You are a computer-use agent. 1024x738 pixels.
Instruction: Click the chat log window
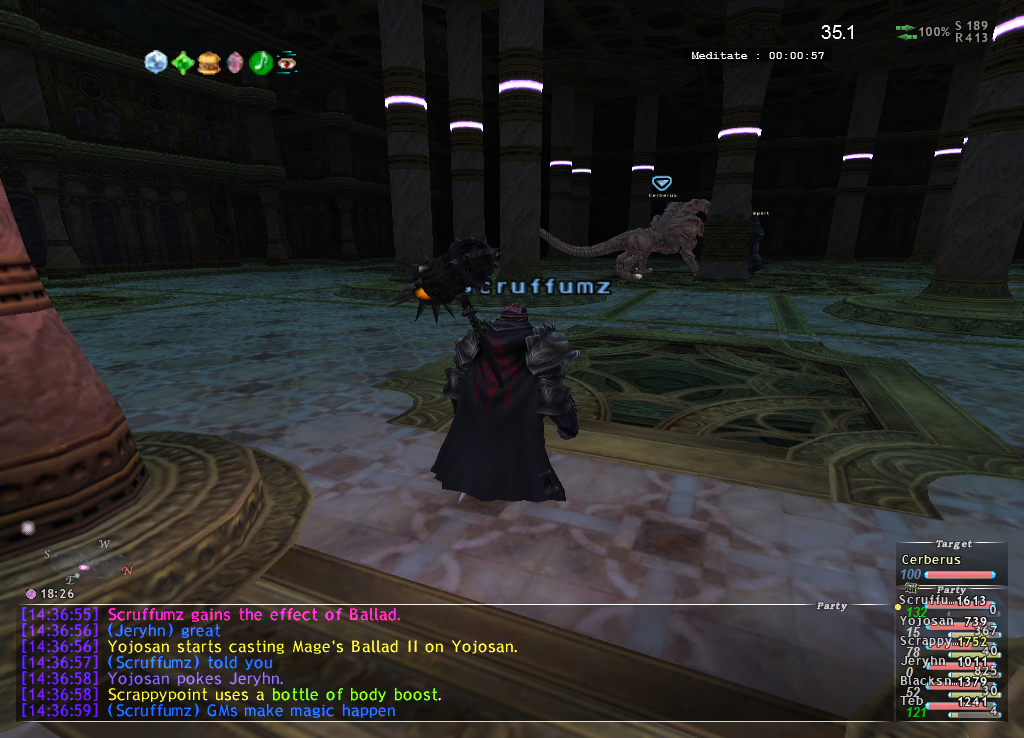pyautogui.click(x=400, y=662)
